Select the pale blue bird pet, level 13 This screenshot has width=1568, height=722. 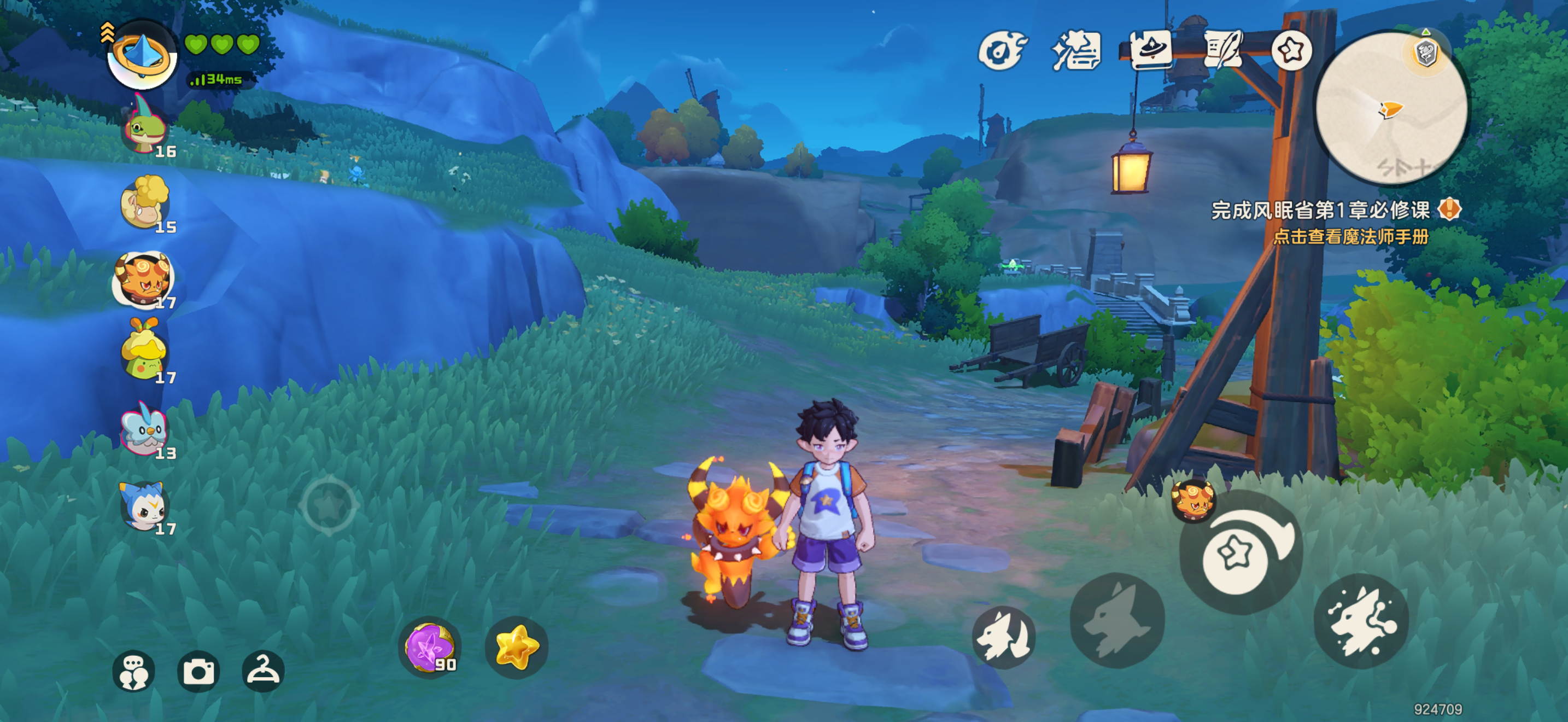click(x=144, y=430)
